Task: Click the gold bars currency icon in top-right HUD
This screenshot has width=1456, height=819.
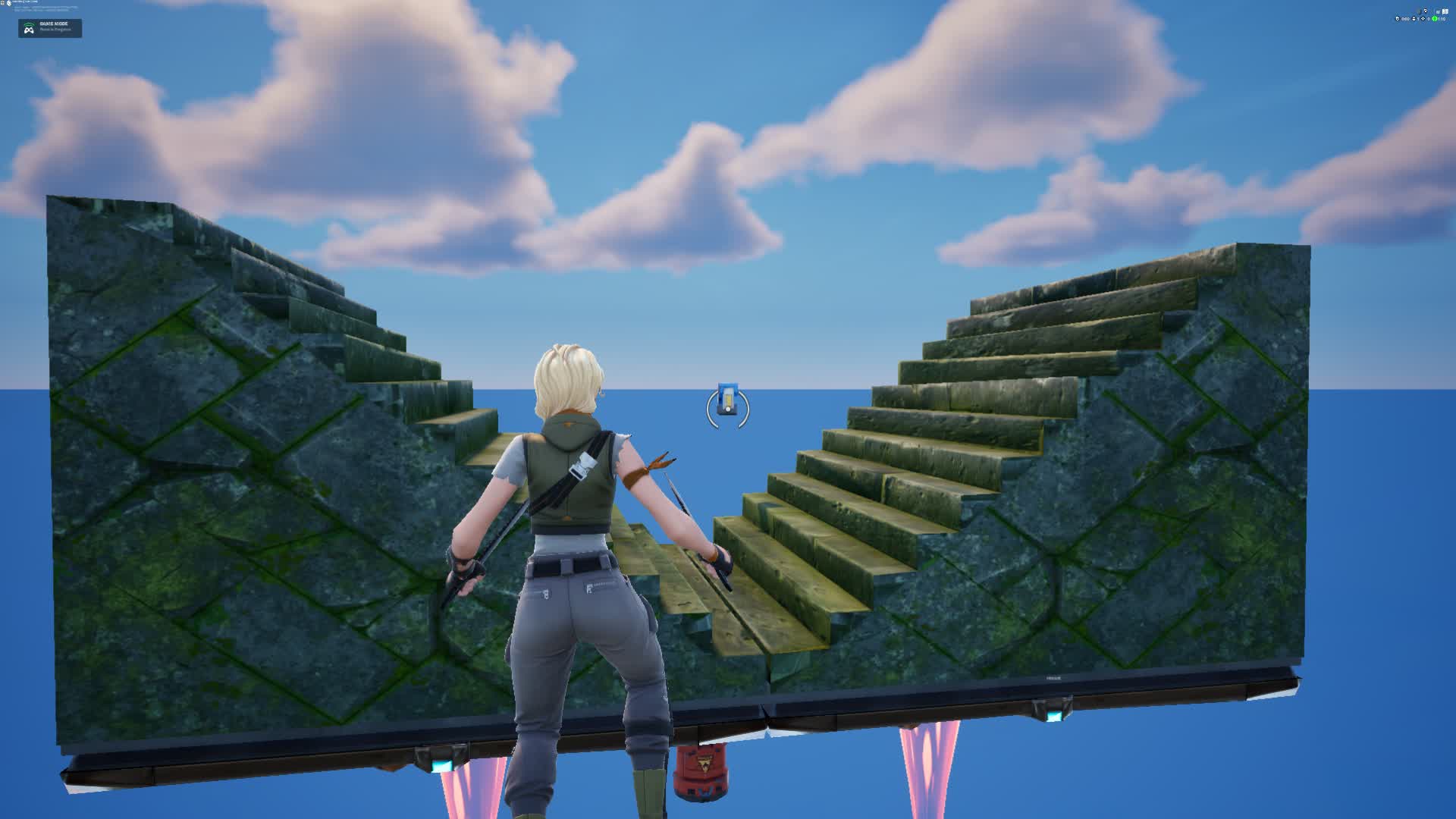Action: [x=1398, y=19]
